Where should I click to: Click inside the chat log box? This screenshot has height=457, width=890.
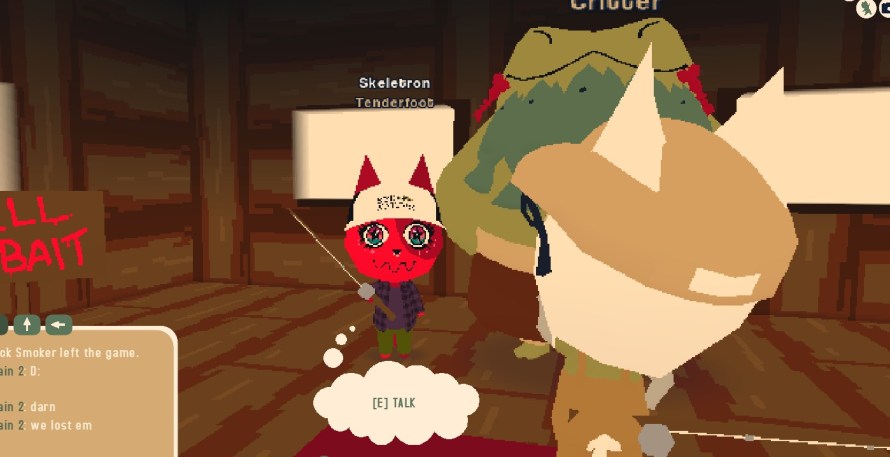coord(80,395)
